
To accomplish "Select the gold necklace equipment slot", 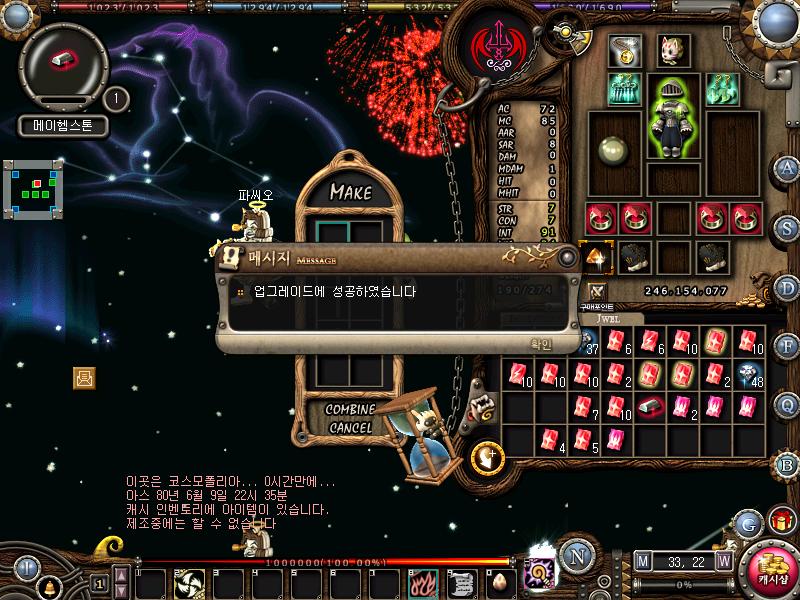I will click(625, 51).
